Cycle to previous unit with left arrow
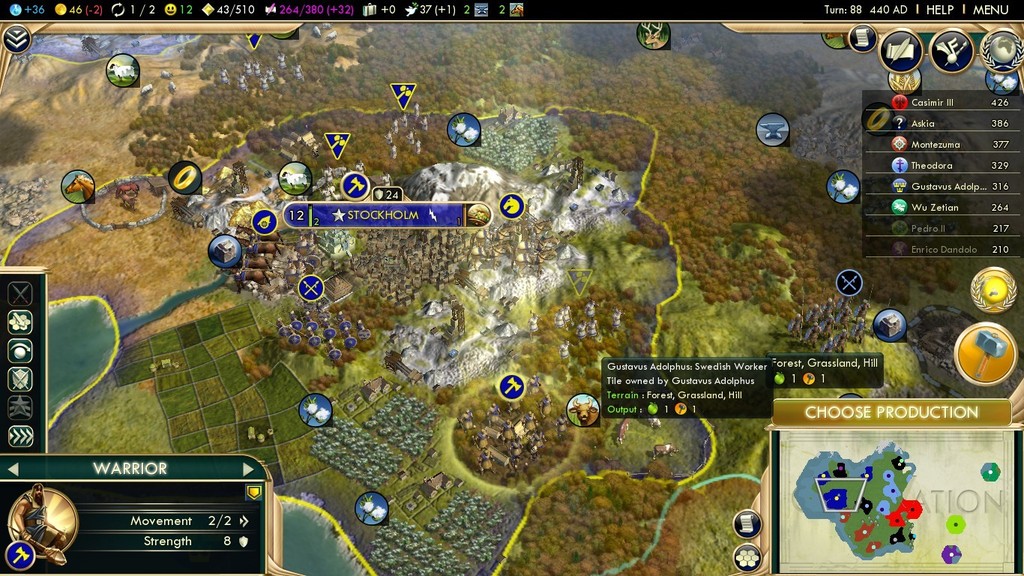Screen dimensions: 1024x576 14,468
